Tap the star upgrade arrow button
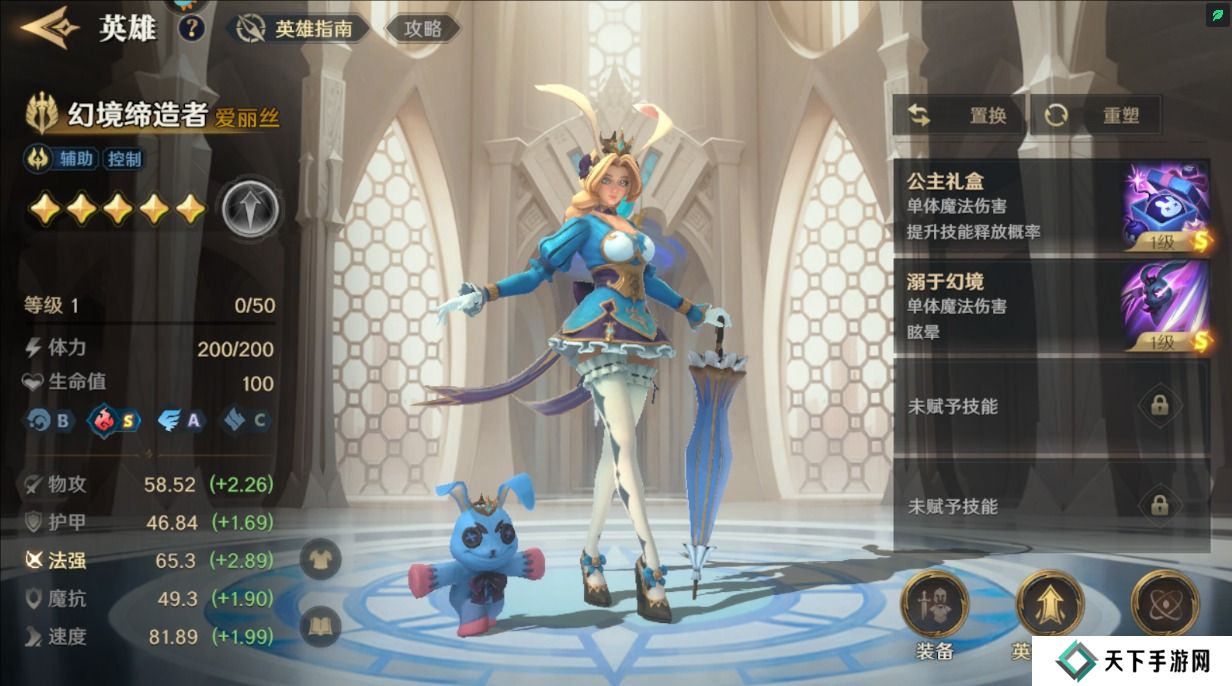This screenshot has height=686, width=1232. click(x=250, y=209)
